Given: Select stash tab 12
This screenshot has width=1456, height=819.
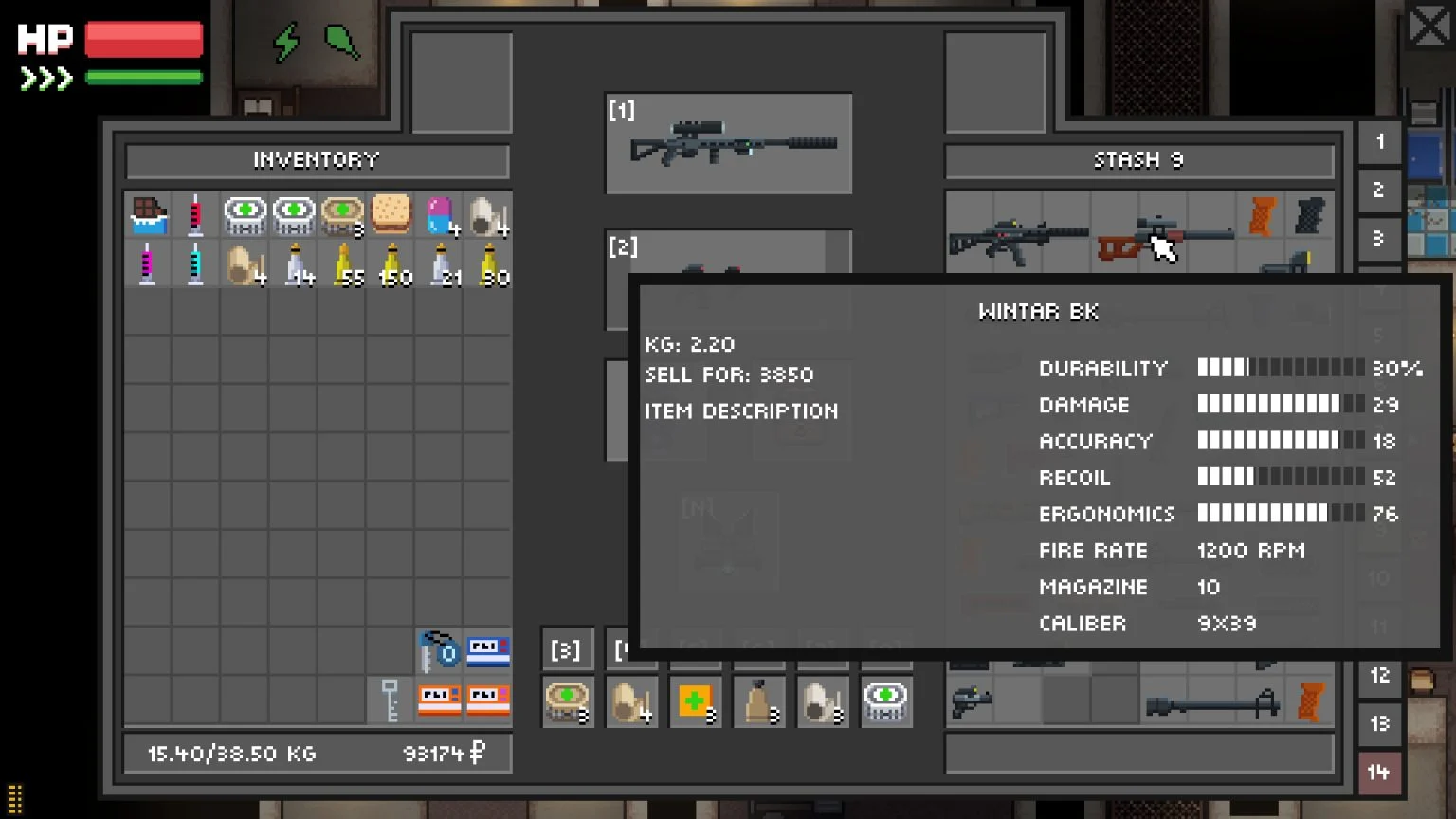Looking at the screenshot, I should click(1380, 676).
